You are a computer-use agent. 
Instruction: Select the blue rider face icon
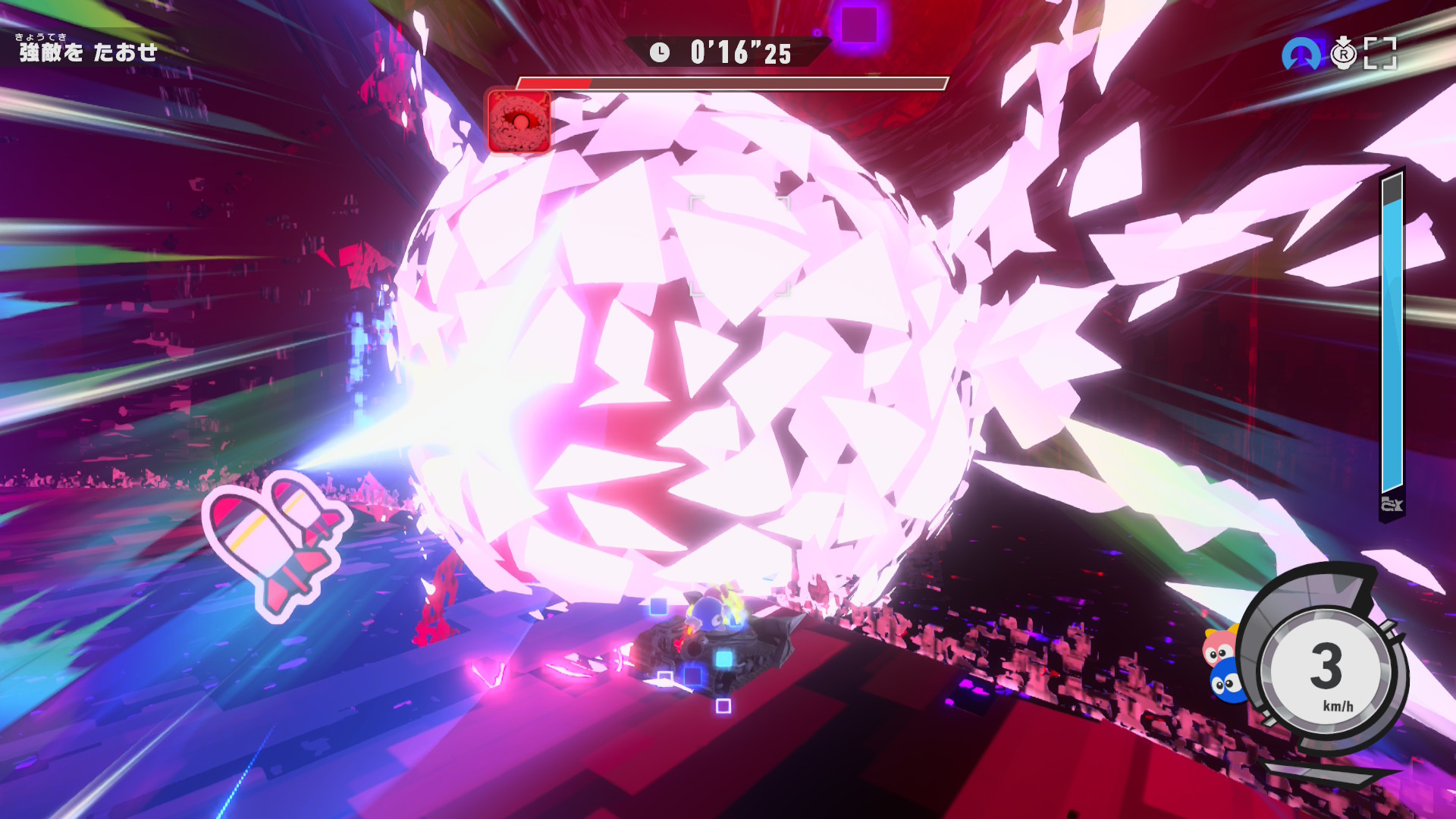[x=1226, y=682]
